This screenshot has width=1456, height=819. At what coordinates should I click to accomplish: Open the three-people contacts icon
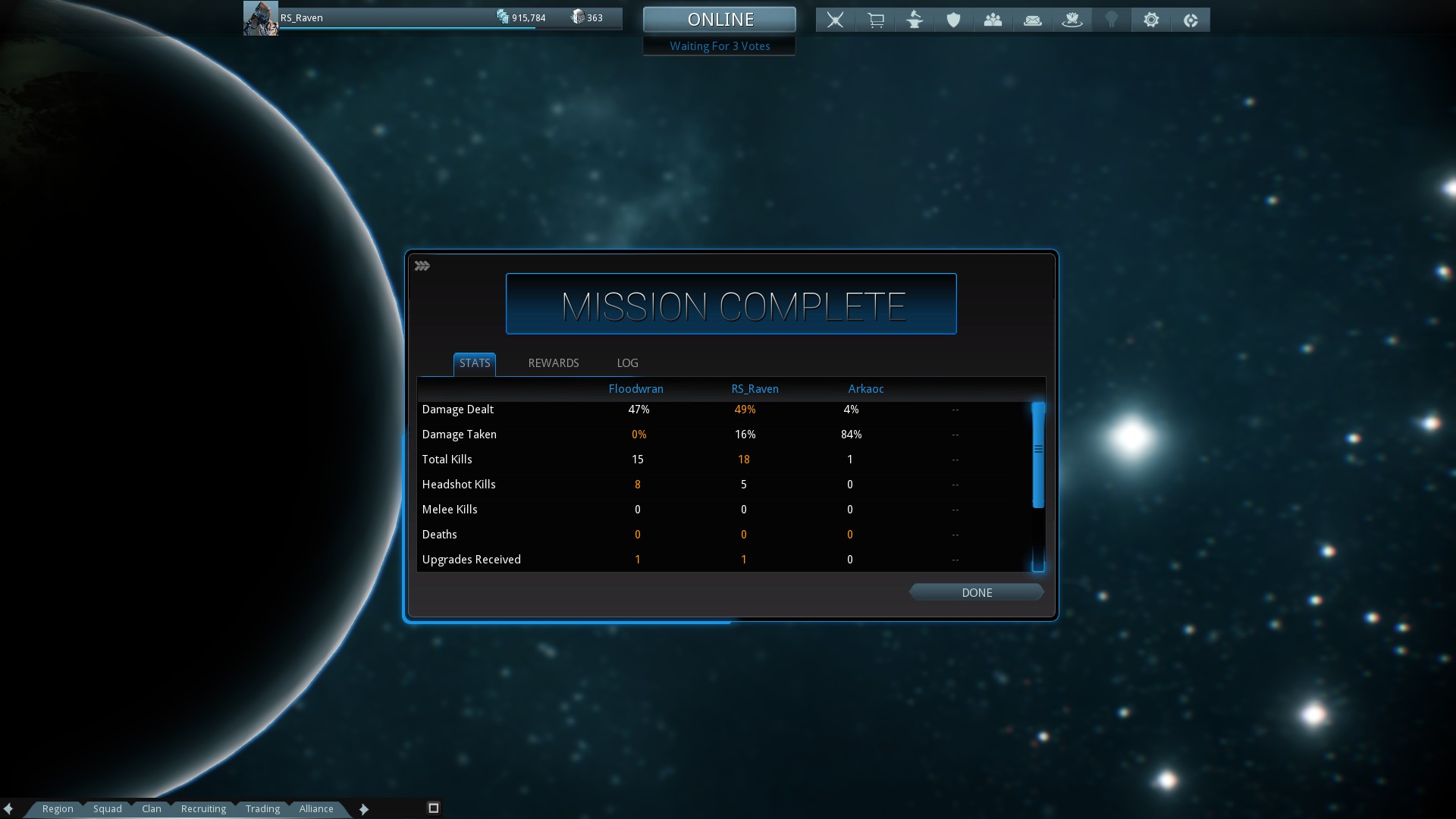click(x=993, y=20)
